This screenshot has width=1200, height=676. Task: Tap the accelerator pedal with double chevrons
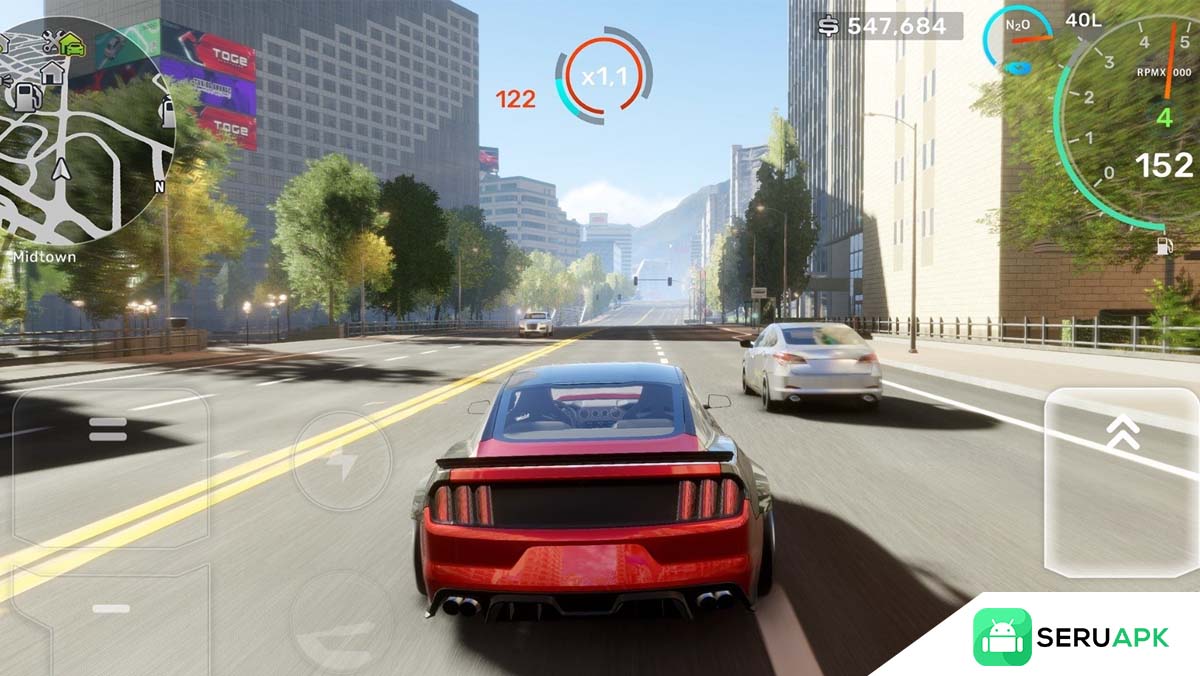pyautogui.click(x=1122, y=483)
